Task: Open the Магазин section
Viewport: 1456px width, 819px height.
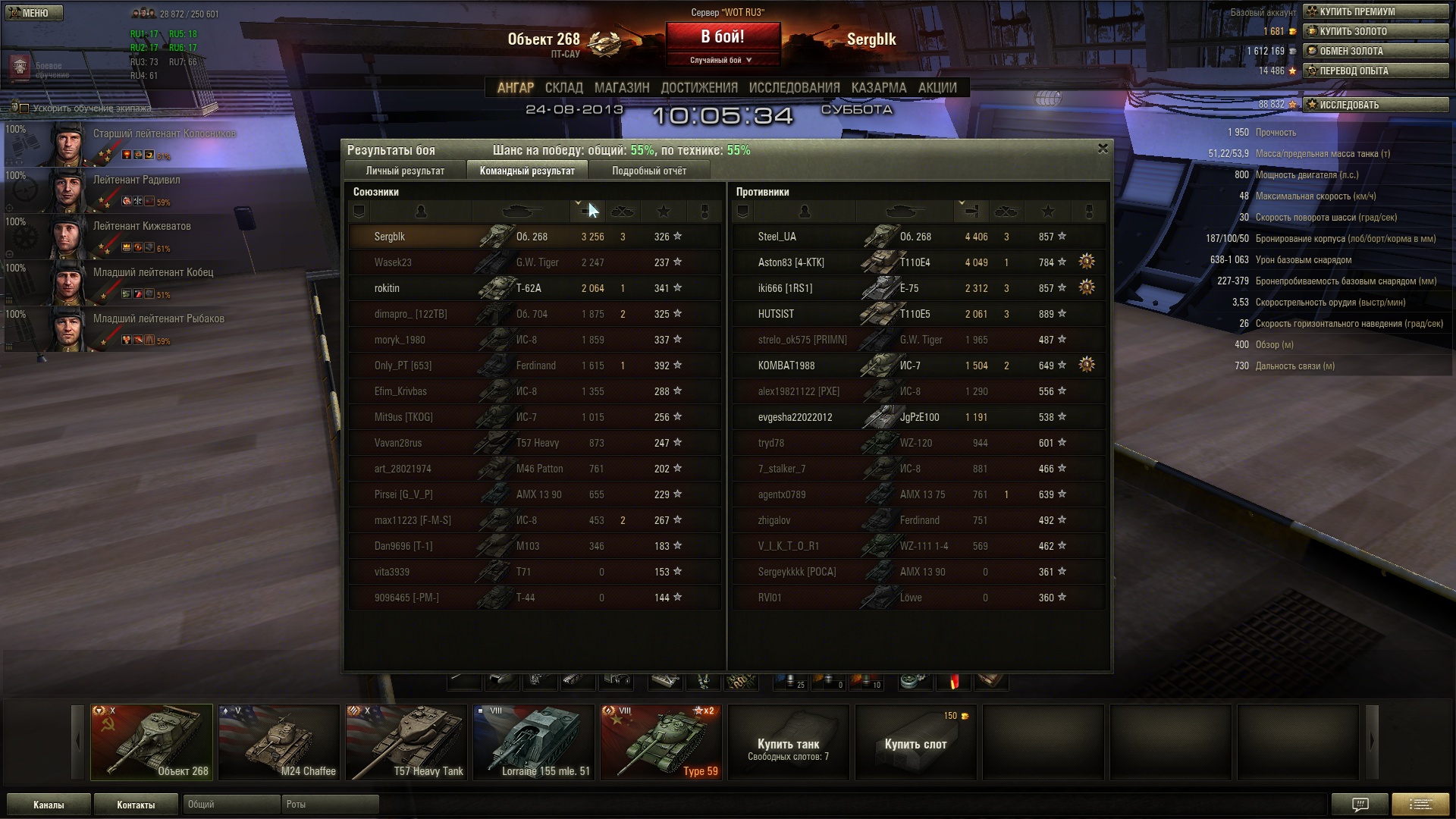Action: tap(622, 88)
